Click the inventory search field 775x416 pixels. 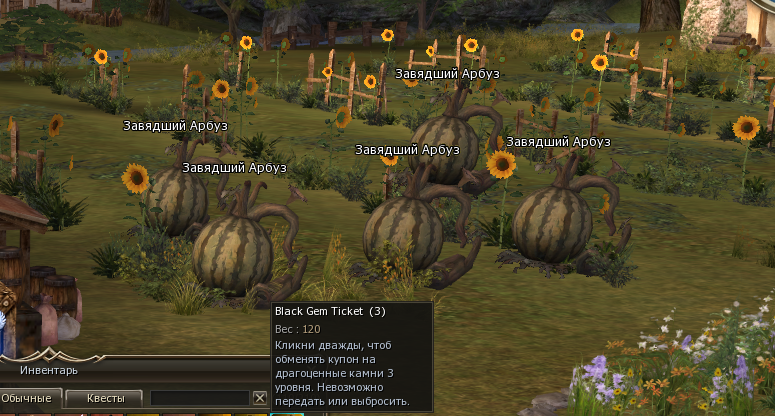(199, 398)
